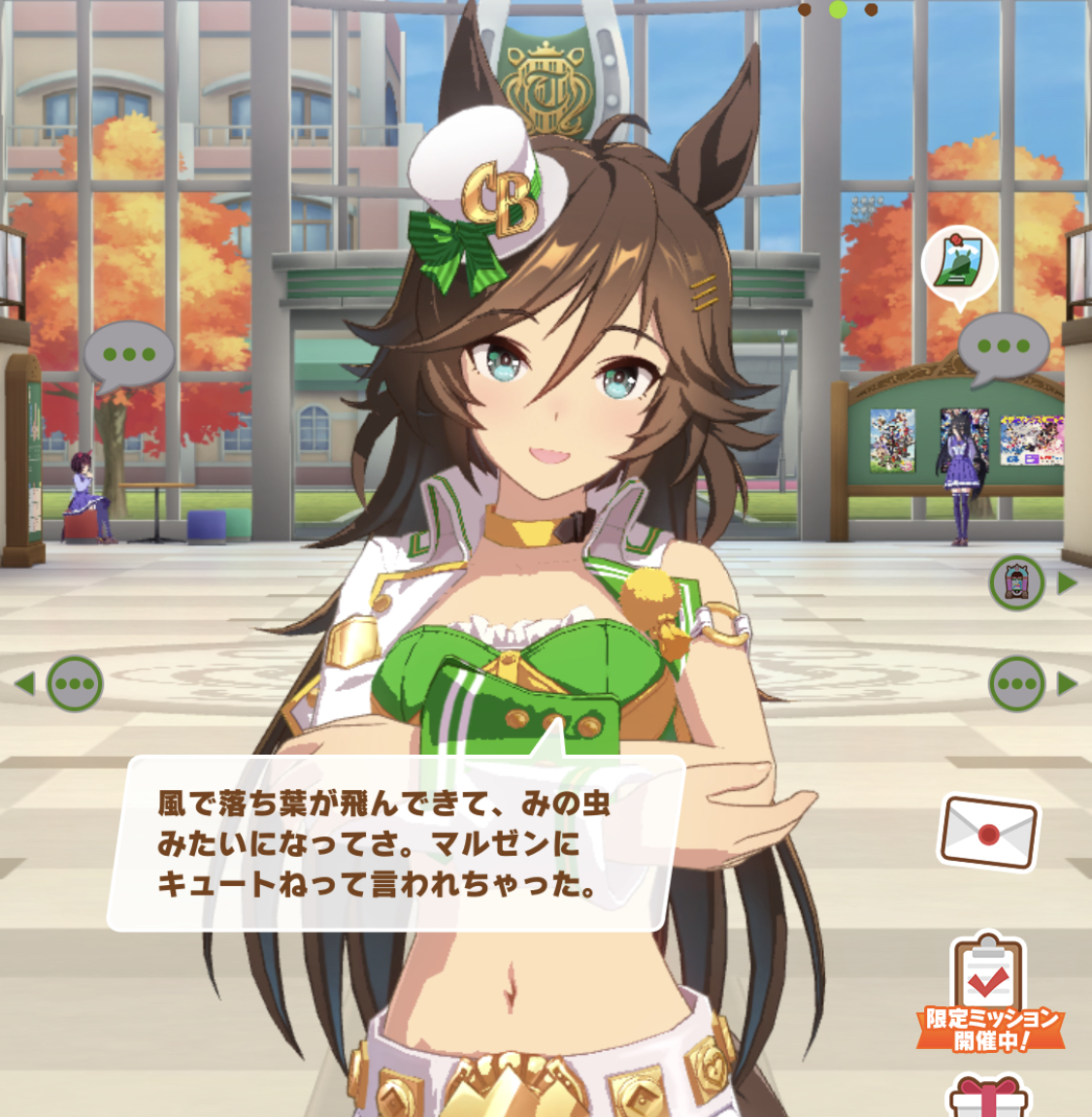Select green chat button beside right-pointing arrow
This screenshot has width=1092, height=1117.
(1016, 683)
